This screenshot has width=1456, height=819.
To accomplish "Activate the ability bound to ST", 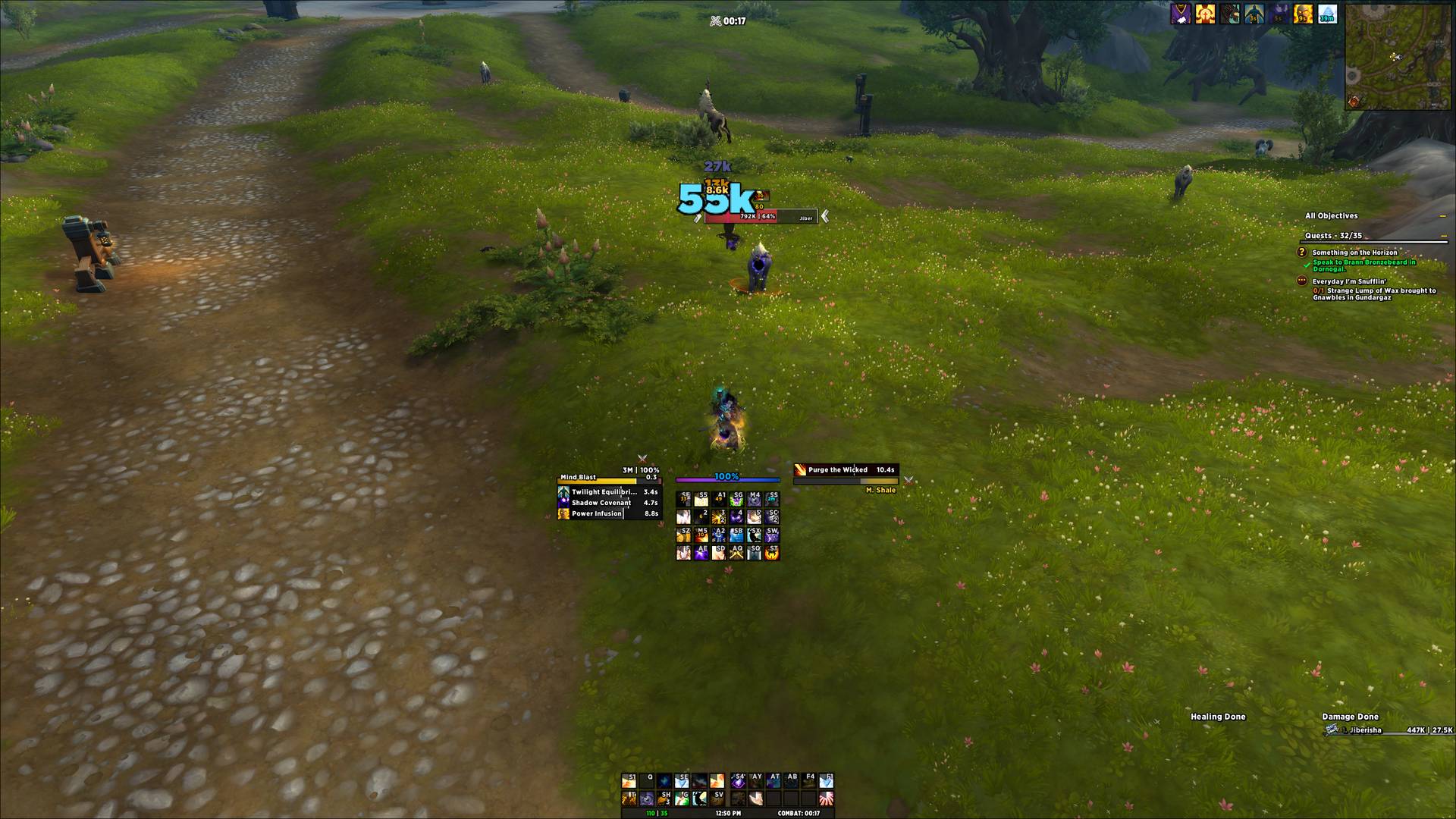I will tap(772, 553).
